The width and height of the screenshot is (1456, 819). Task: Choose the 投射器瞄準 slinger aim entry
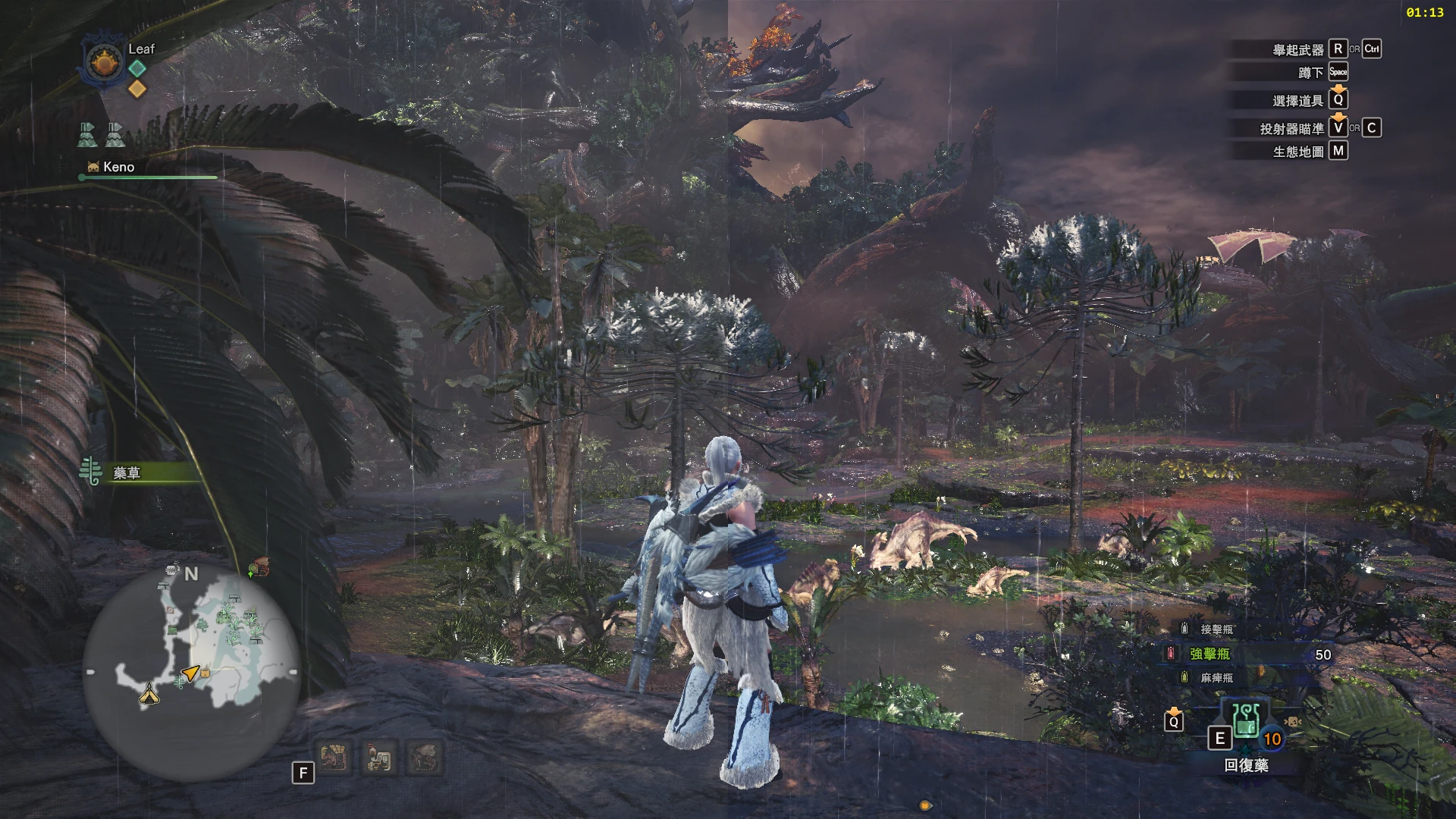(x=1292, y=129)
